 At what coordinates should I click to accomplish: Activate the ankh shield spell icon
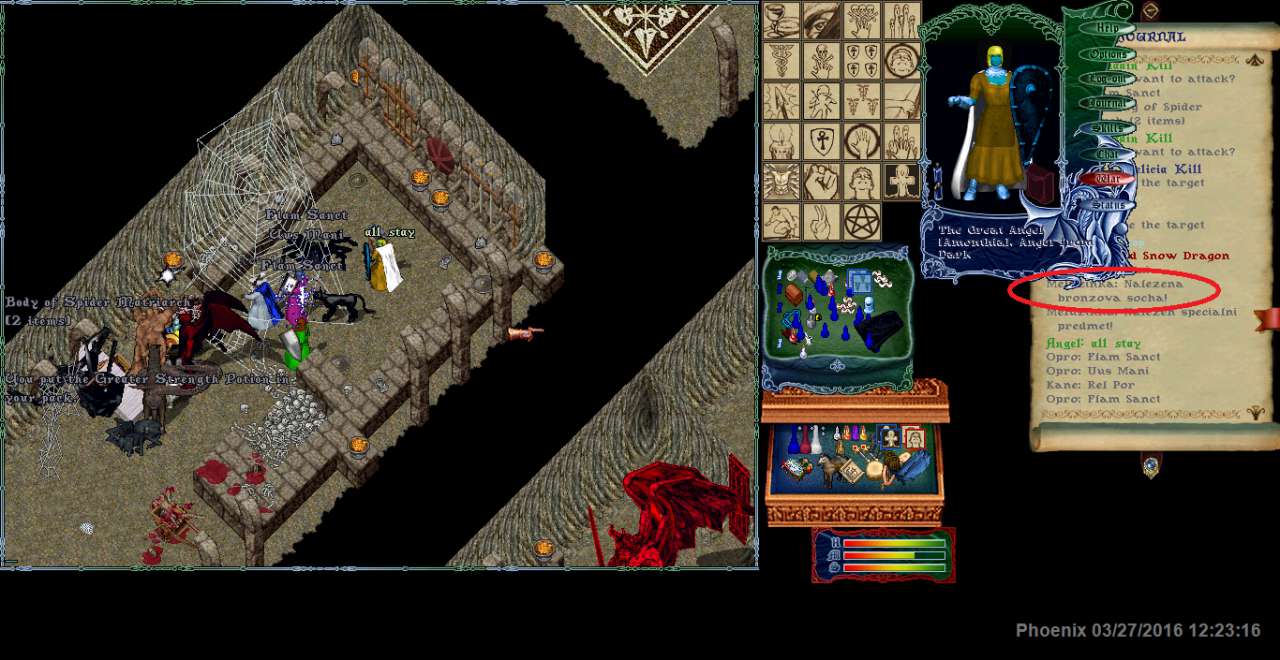(822, 141)
